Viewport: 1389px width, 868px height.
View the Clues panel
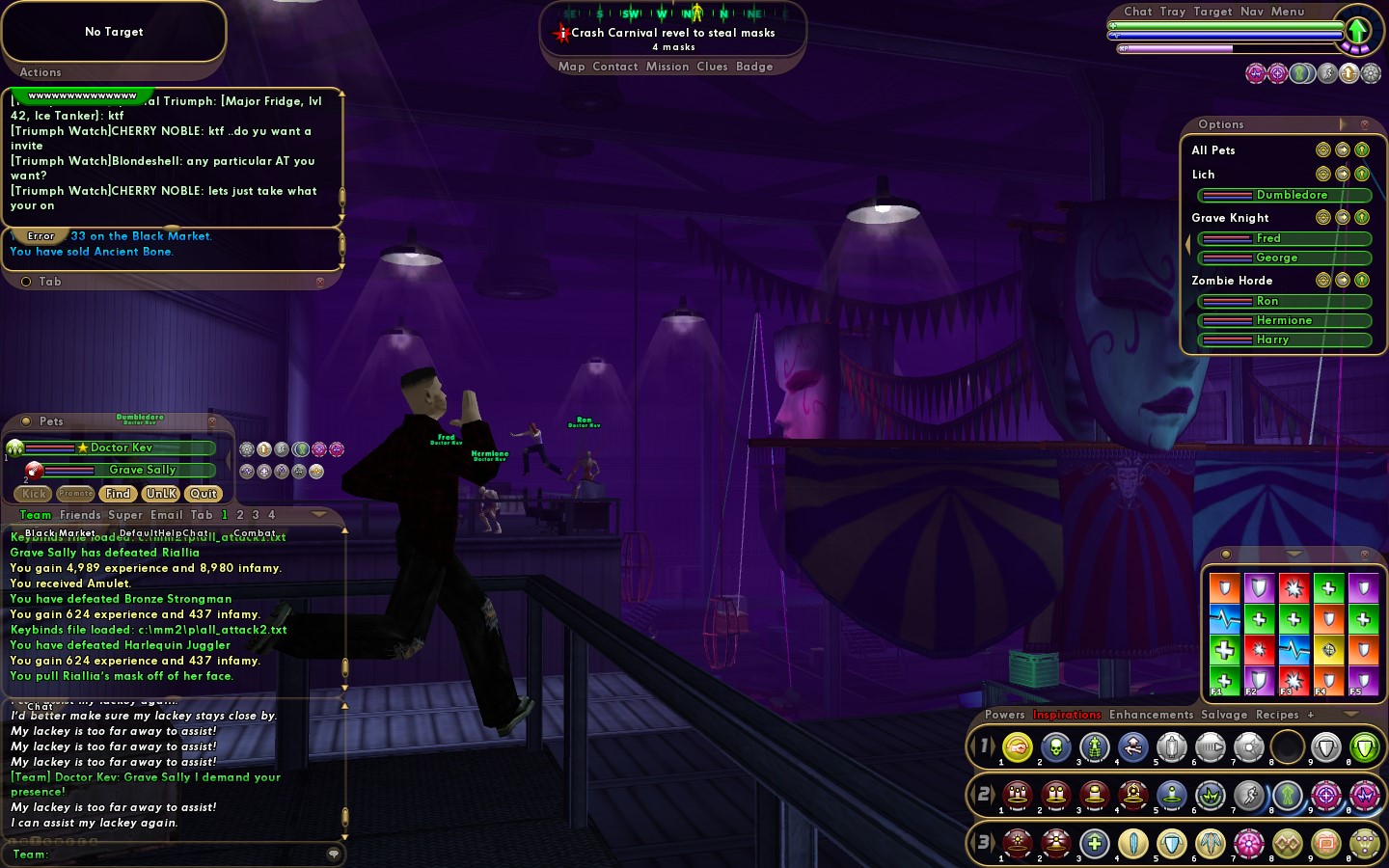[x=712, y=67]
